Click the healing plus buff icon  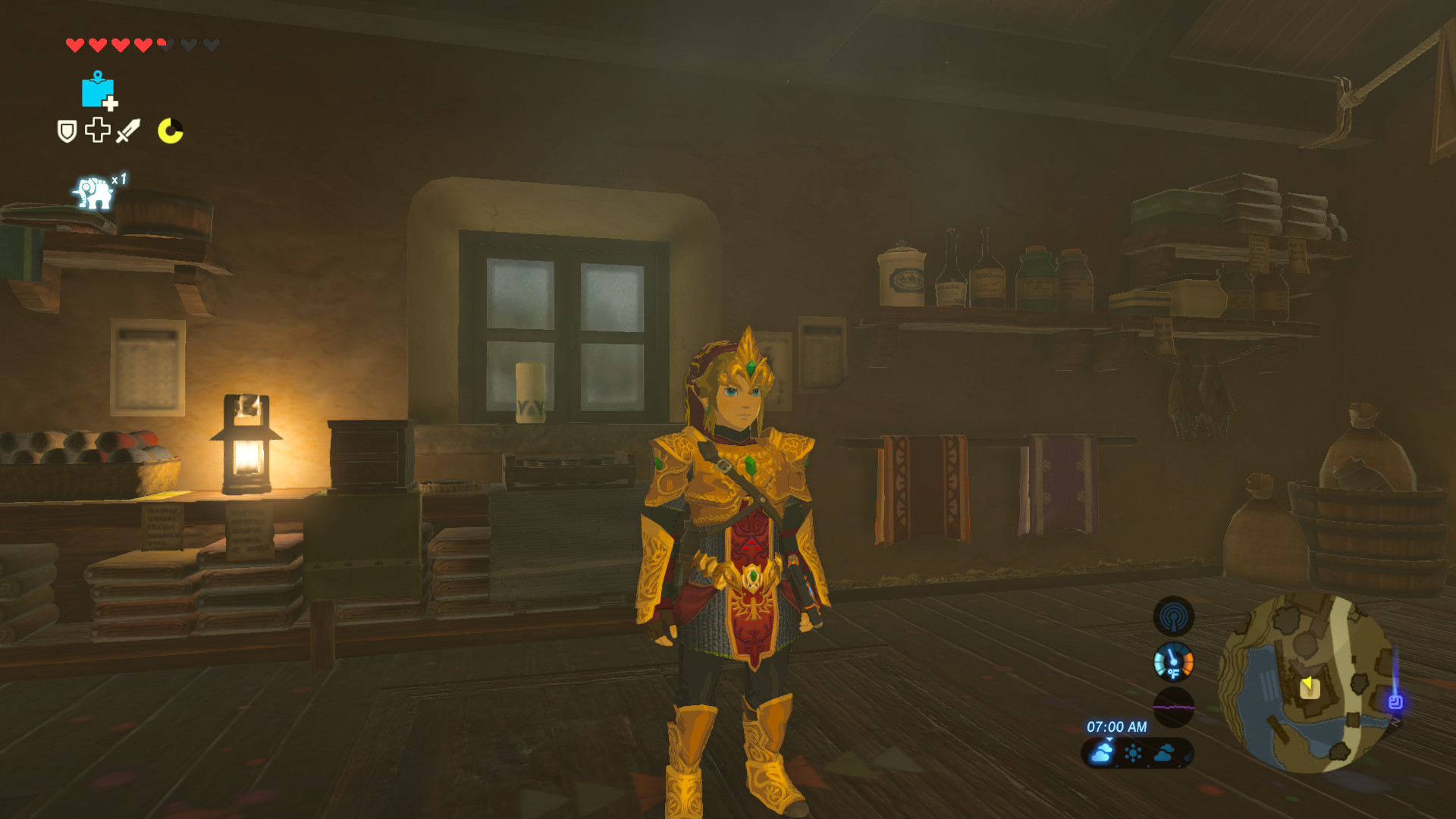(96, 130)
